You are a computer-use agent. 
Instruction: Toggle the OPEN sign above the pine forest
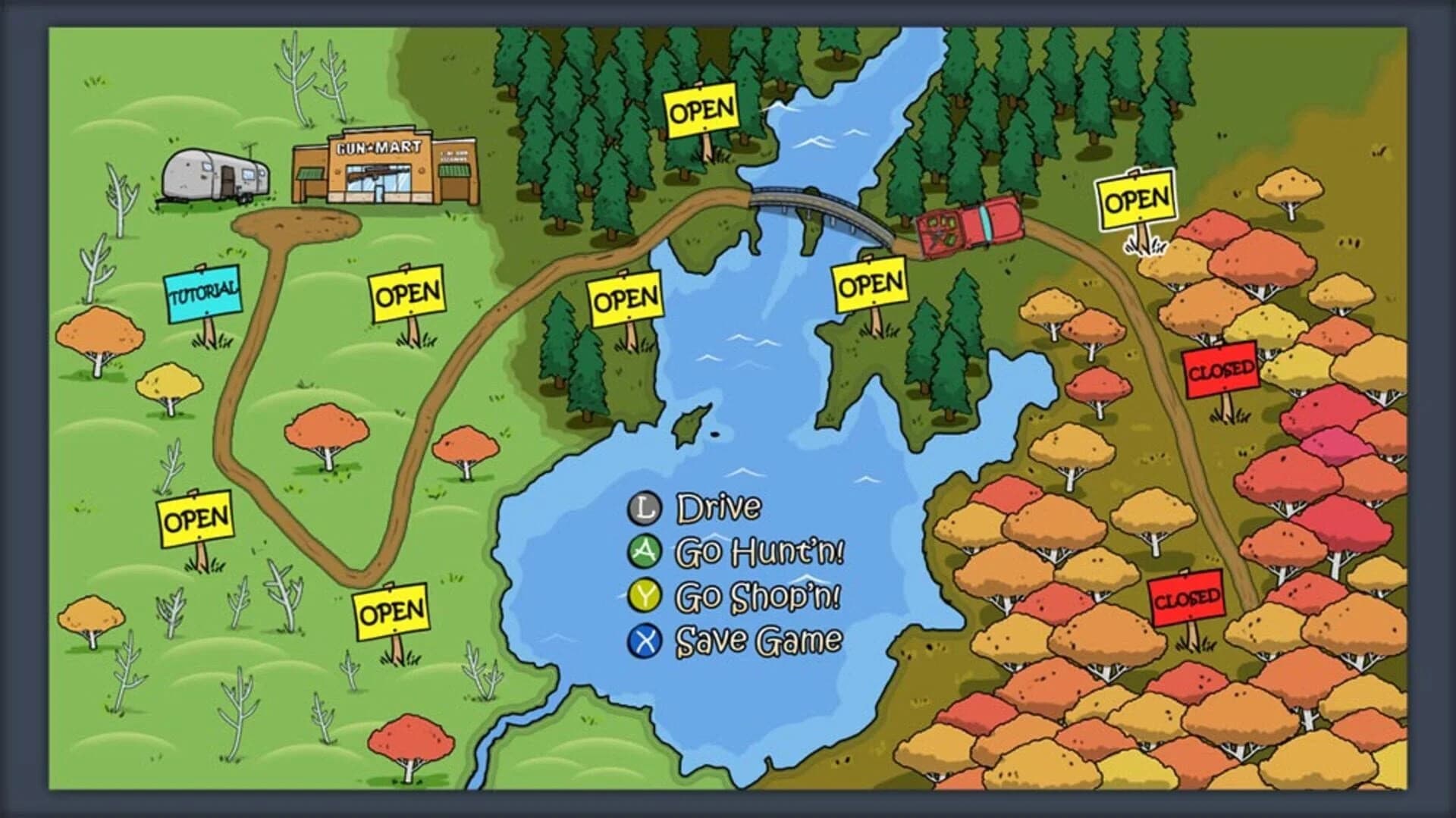pyautogui.click(x=701, y=111)
